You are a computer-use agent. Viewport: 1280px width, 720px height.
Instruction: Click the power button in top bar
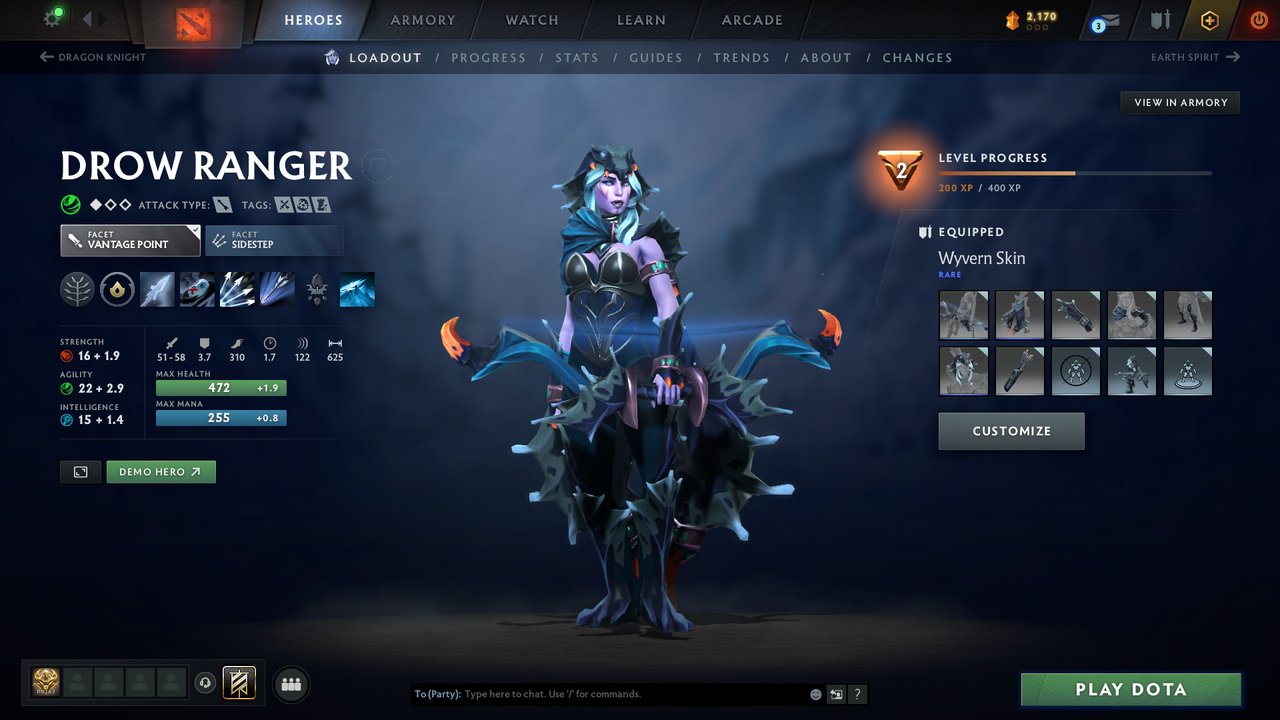[1258, 19]
